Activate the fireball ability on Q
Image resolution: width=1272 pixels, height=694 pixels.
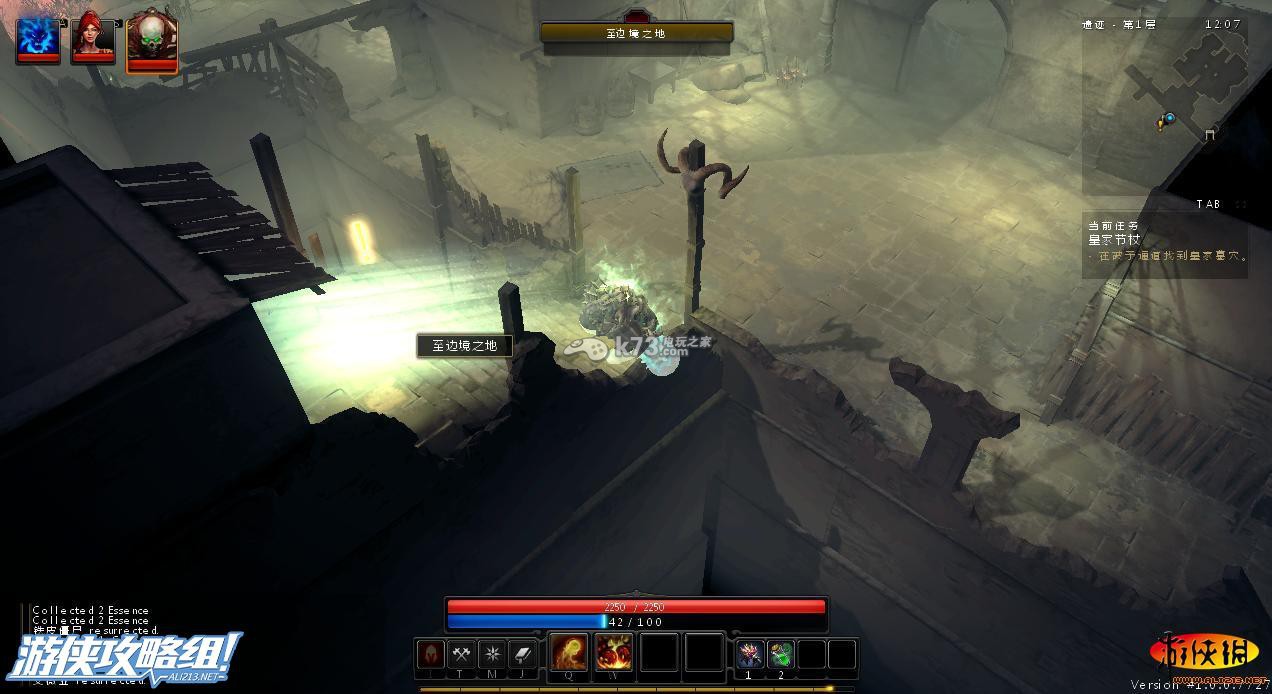(x=569, y=652)
